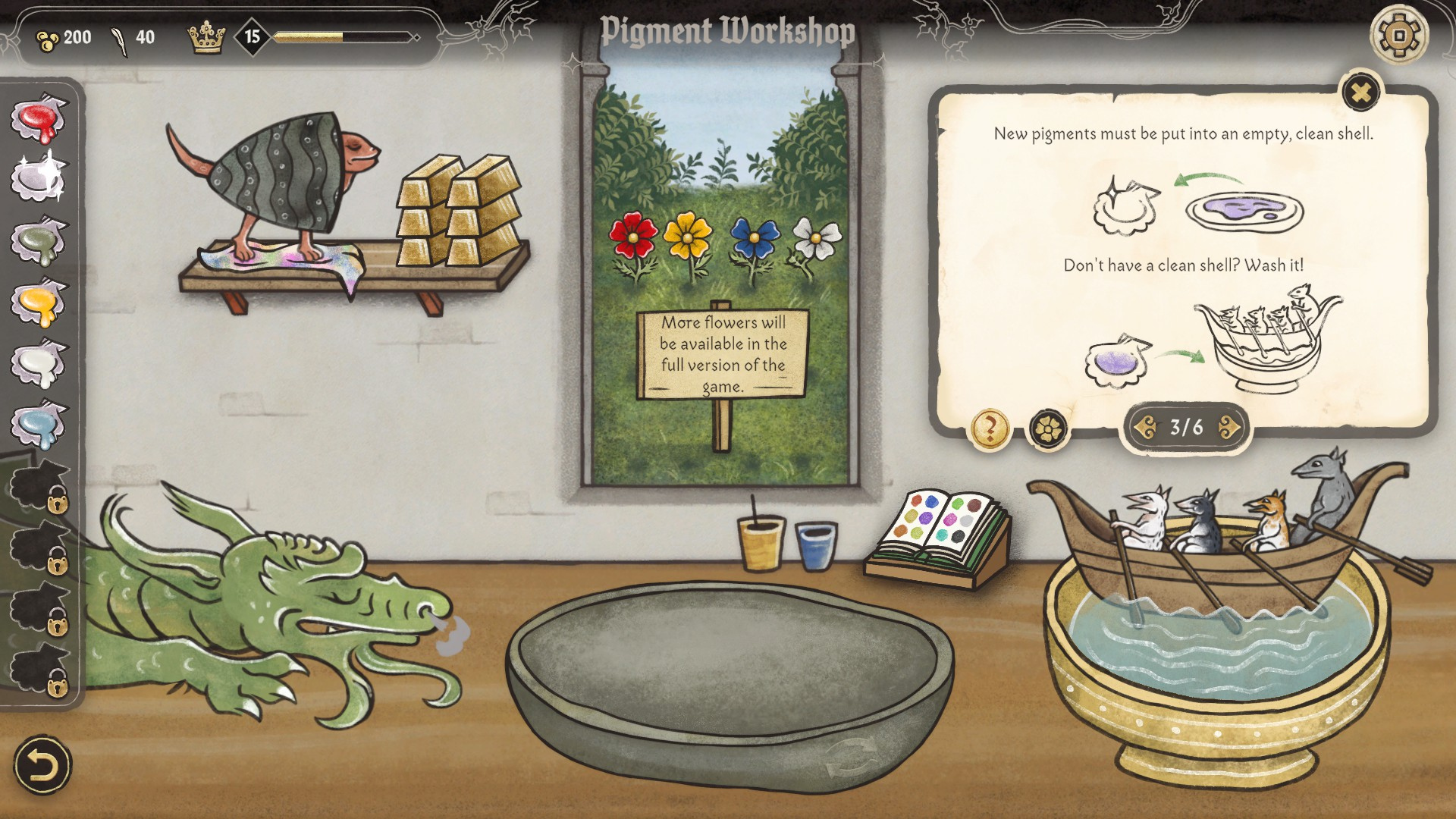Image resolution: width=1456 pixels, height=819 pixels.
Task: Select the red pigment shell
Action: pyautogui.click(x=39, y=120)
